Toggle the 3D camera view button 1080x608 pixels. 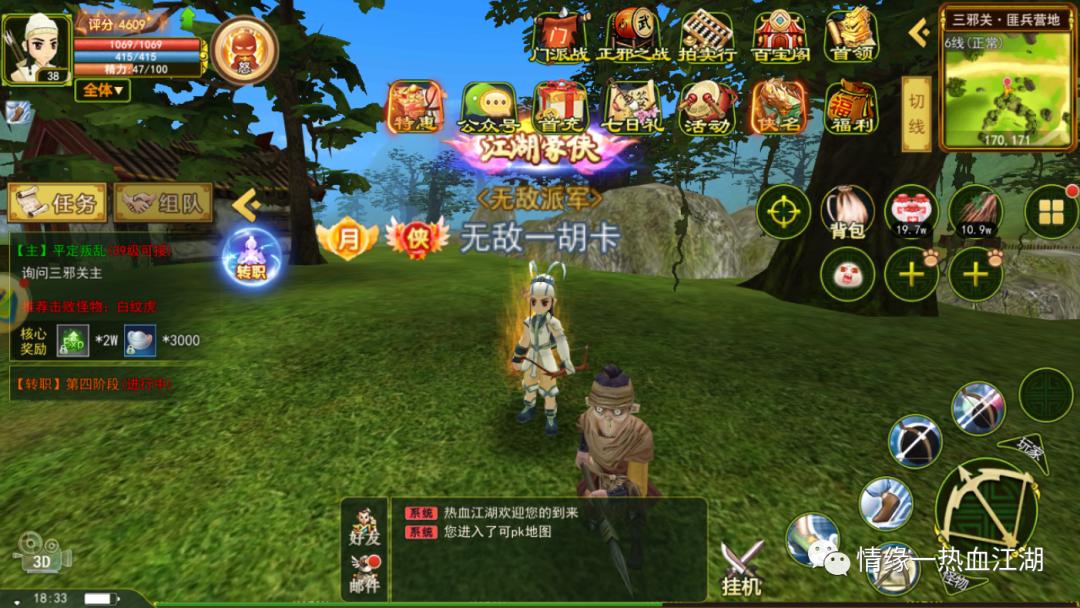(x=41, y=552)
